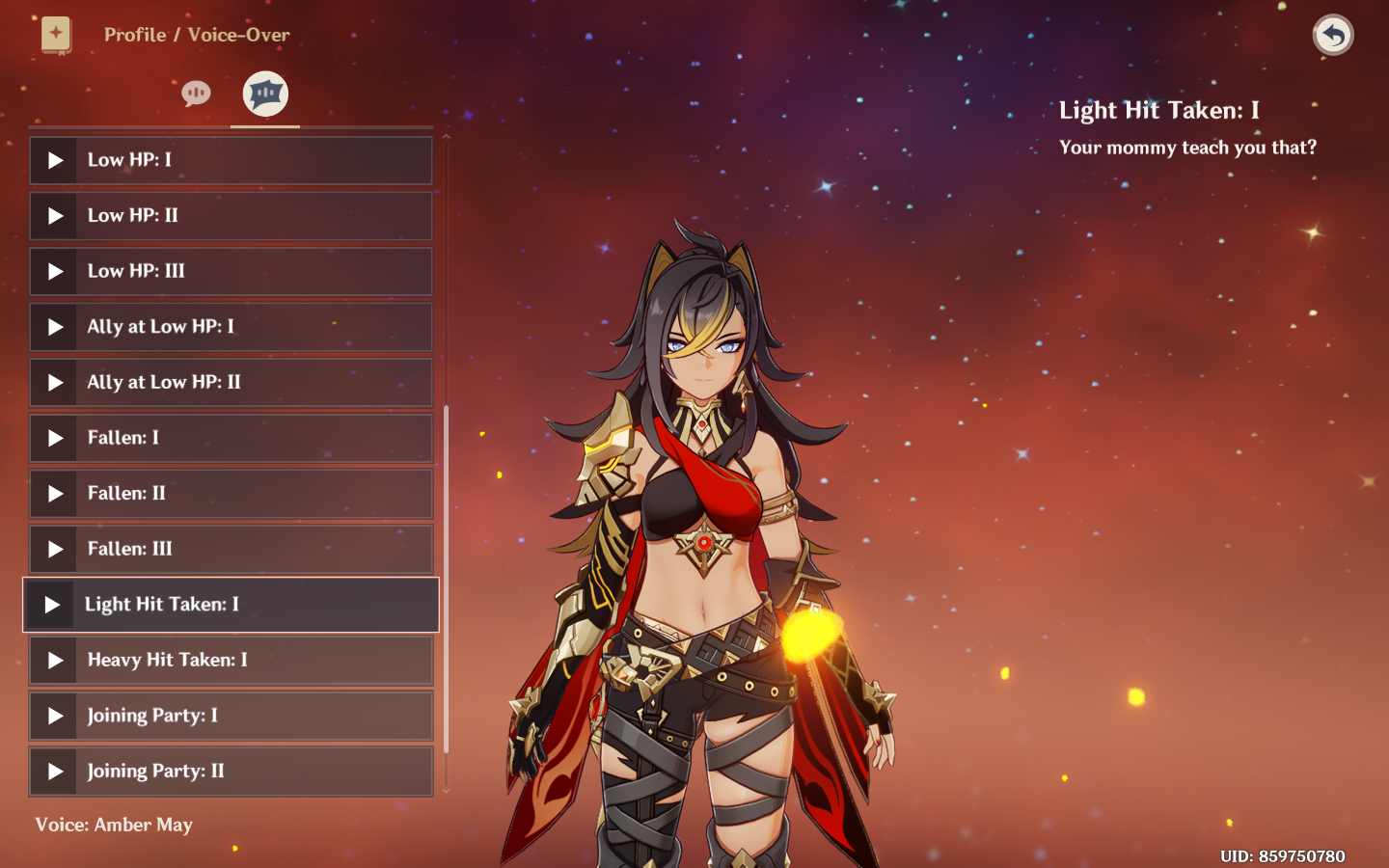Select the "Light Hit Taken: I" list entry

coord(231,605)
